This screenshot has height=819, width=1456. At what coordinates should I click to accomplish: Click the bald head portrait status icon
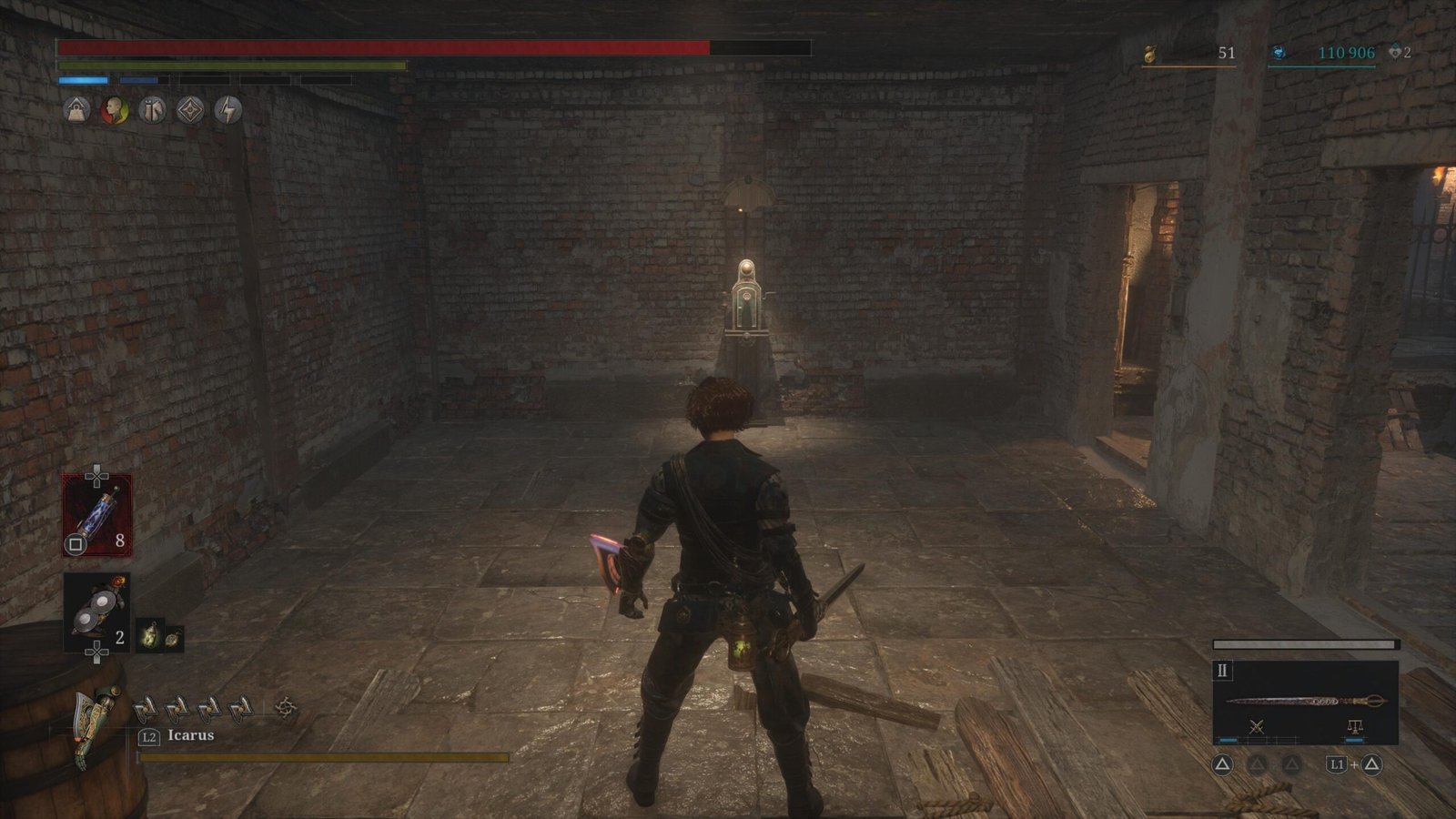[x=115, y=111]
